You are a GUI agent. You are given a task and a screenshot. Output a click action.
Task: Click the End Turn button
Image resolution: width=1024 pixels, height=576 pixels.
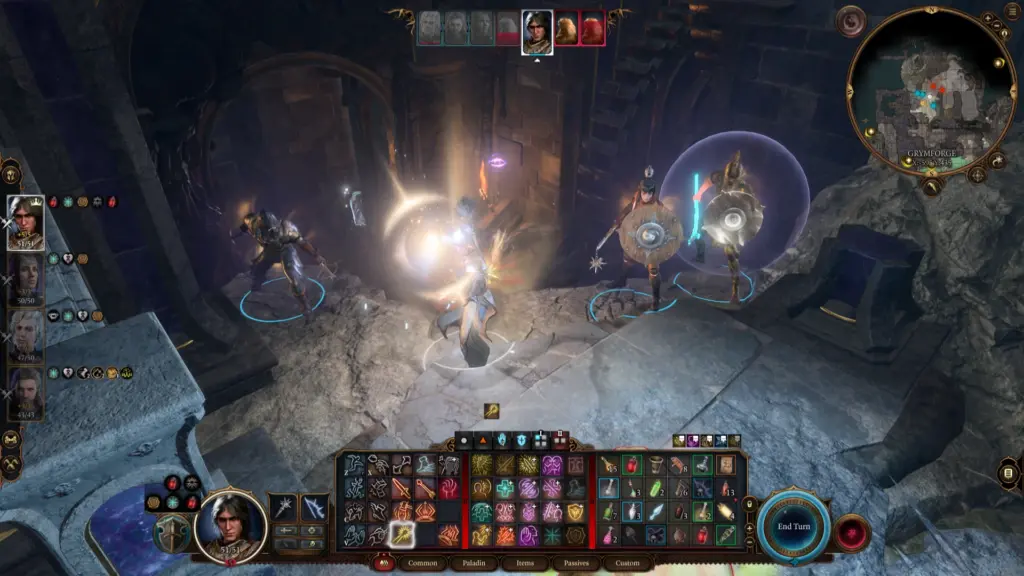(x=792, y=524)
